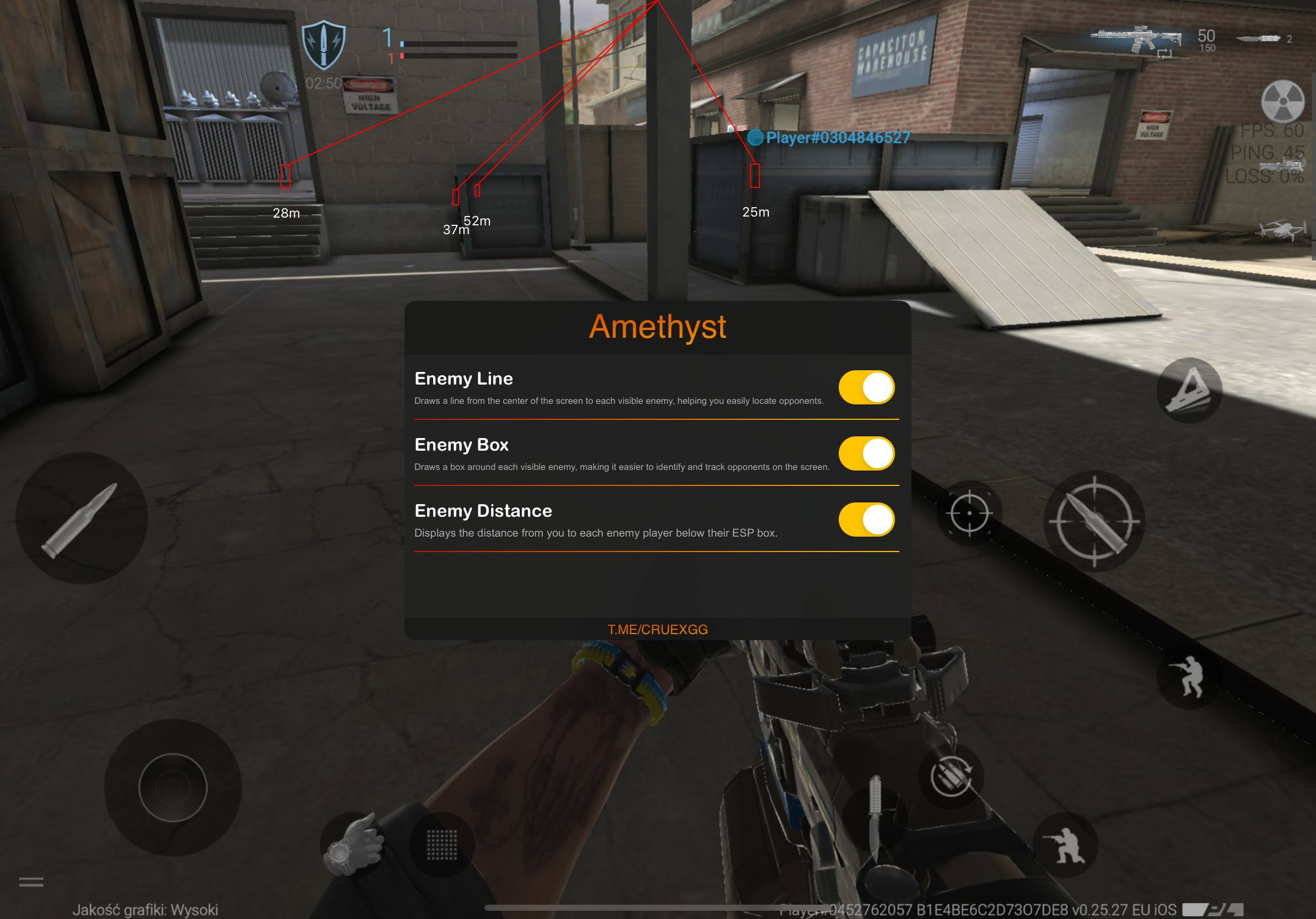Open the two-line menu icon

(31, 882)
